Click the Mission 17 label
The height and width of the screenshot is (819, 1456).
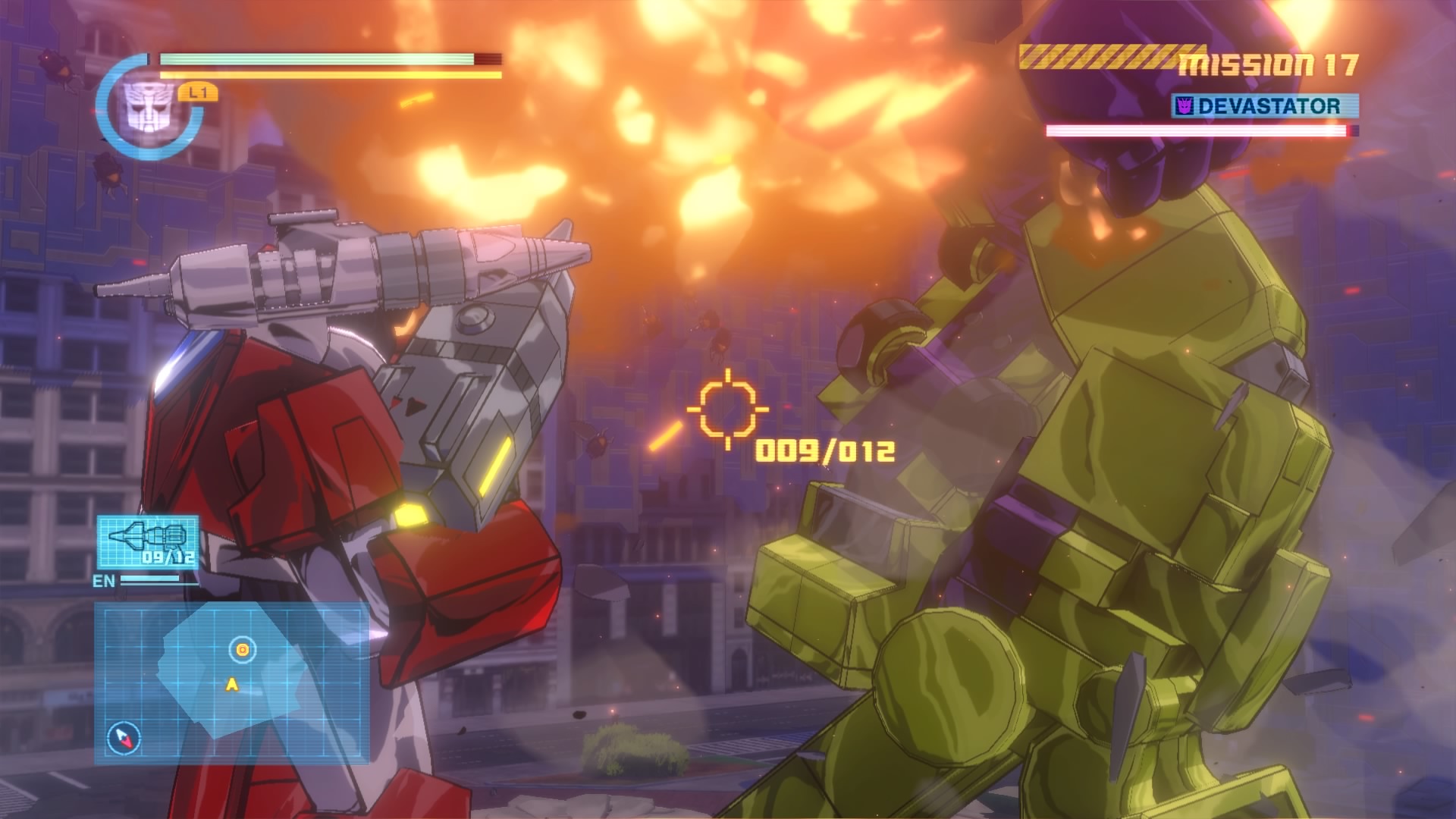1269,65
